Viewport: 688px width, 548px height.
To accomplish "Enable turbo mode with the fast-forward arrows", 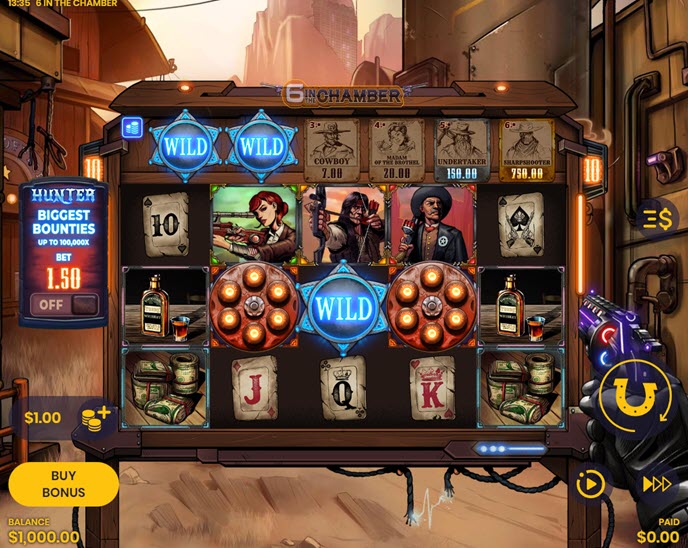I will point(655,484).
